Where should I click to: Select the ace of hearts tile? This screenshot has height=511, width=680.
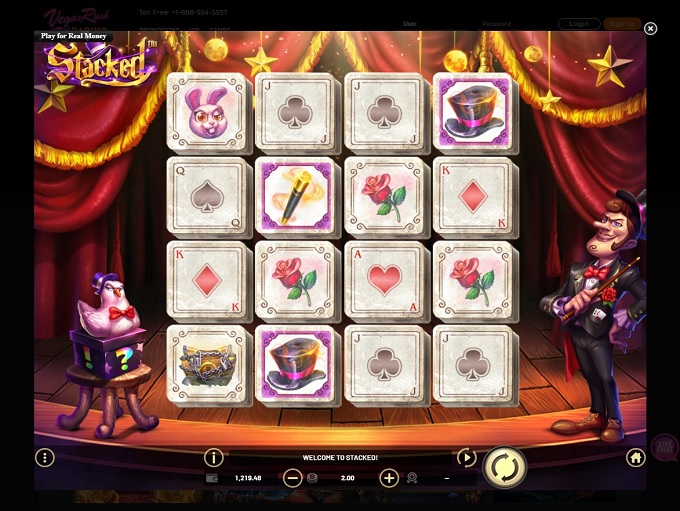(x=384, y=280)
